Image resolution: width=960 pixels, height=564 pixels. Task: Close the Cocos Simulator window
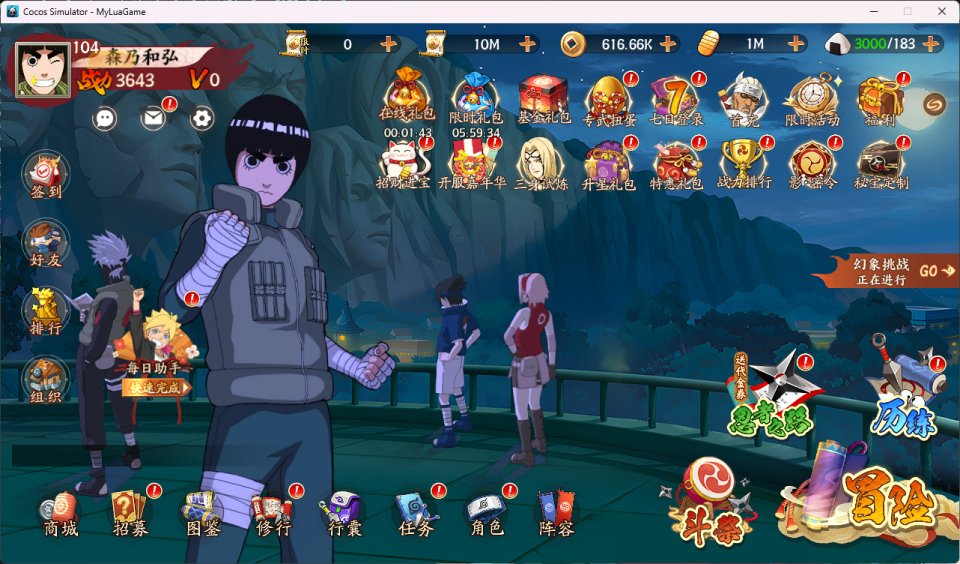pyautogui.click(x=940, y=11)
